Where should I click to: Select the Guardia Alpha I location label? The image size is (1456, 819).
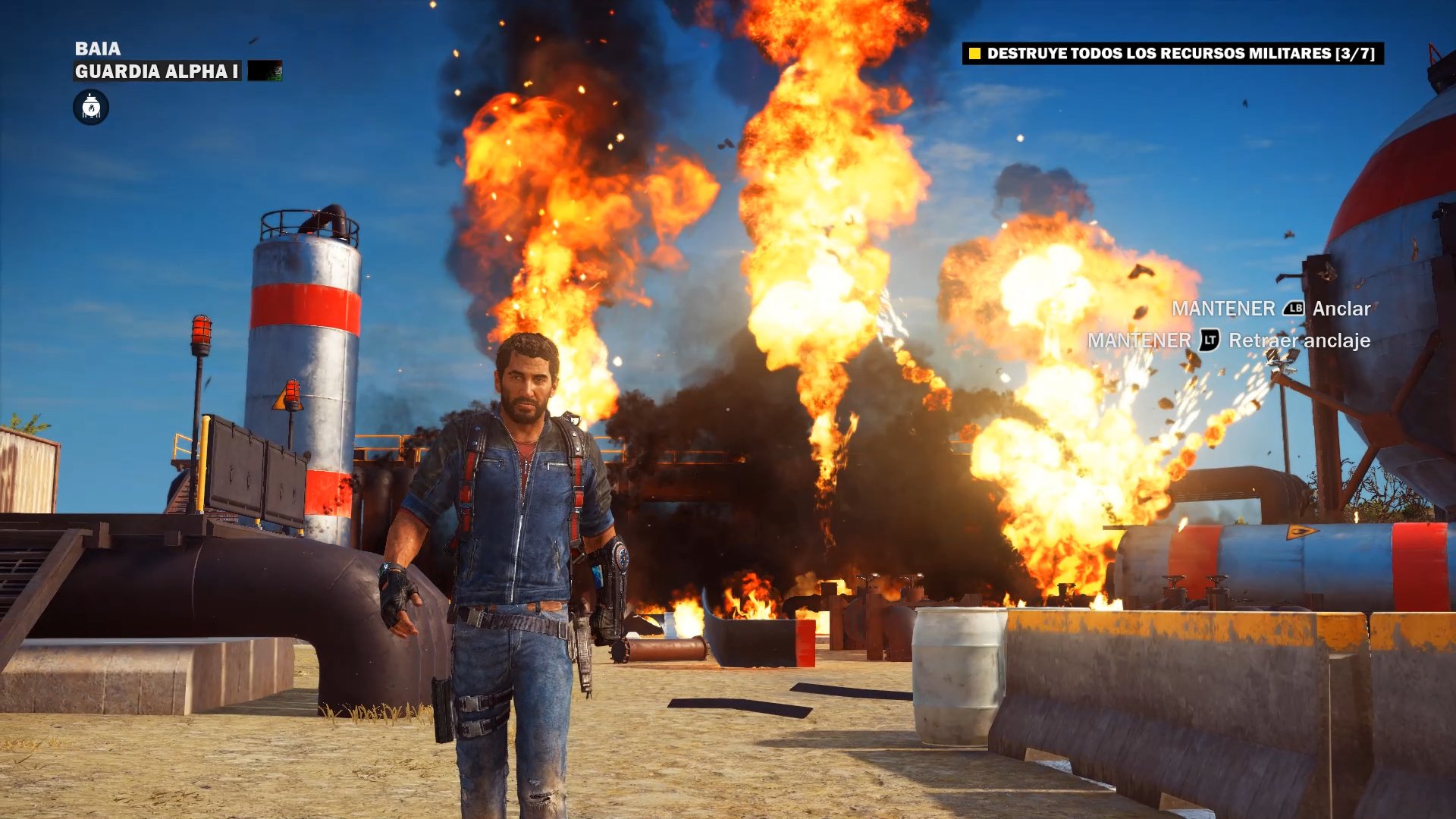(x=157, y=71)
